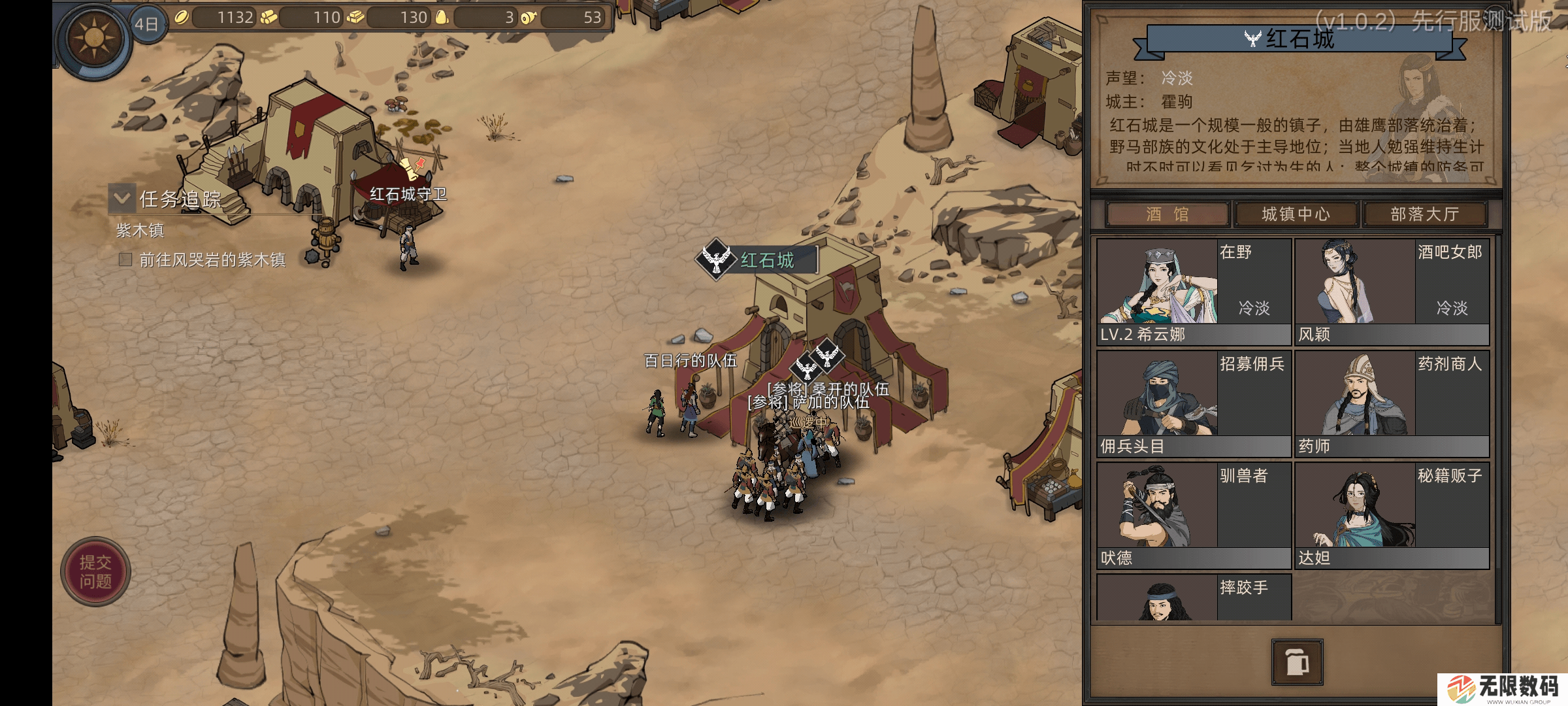Pick the beast tamer 吠德
This screenshot has height=706, width=1568.
[x=1194, y=515]
